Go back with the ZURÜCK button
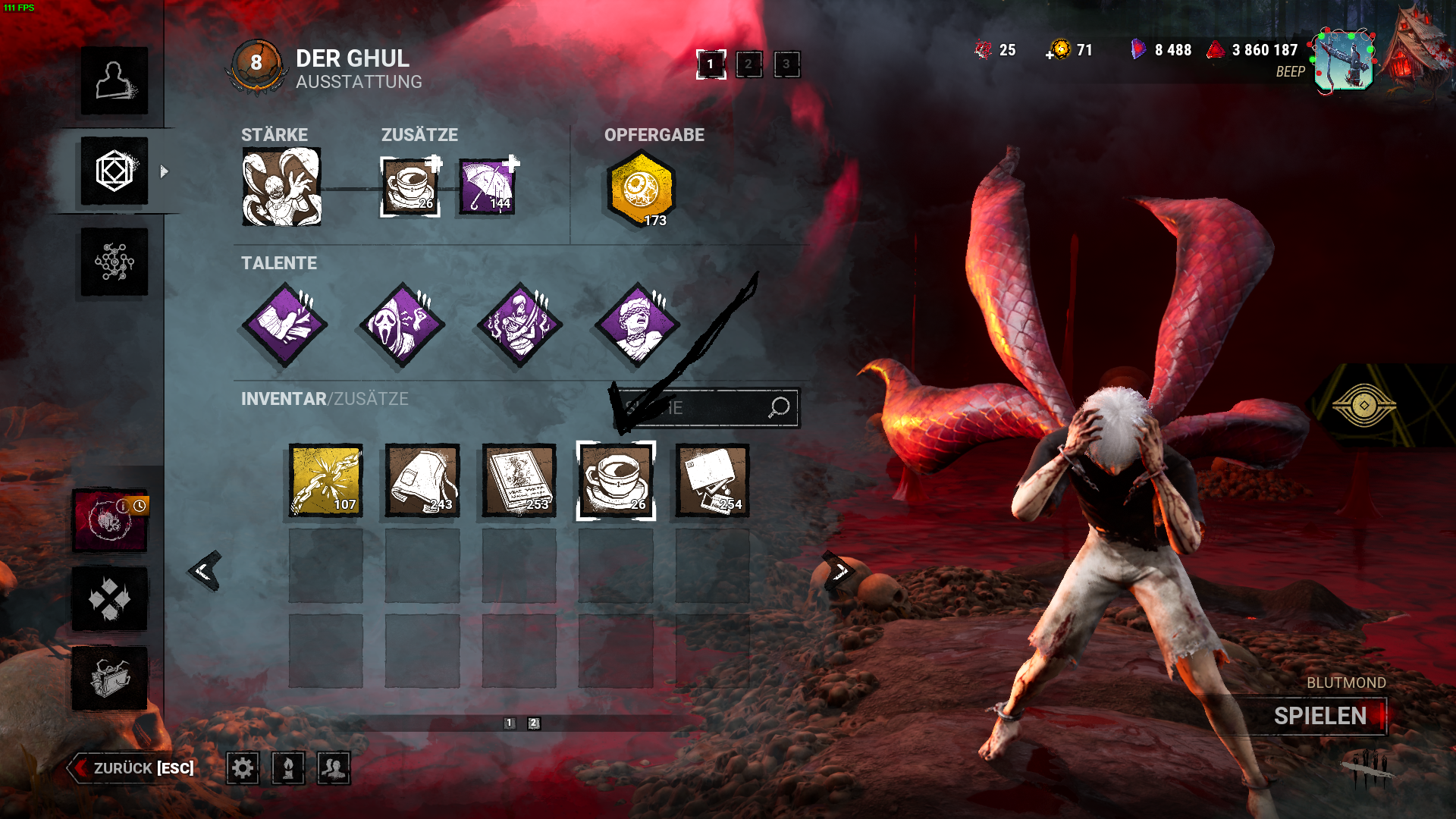 (133, 768)
